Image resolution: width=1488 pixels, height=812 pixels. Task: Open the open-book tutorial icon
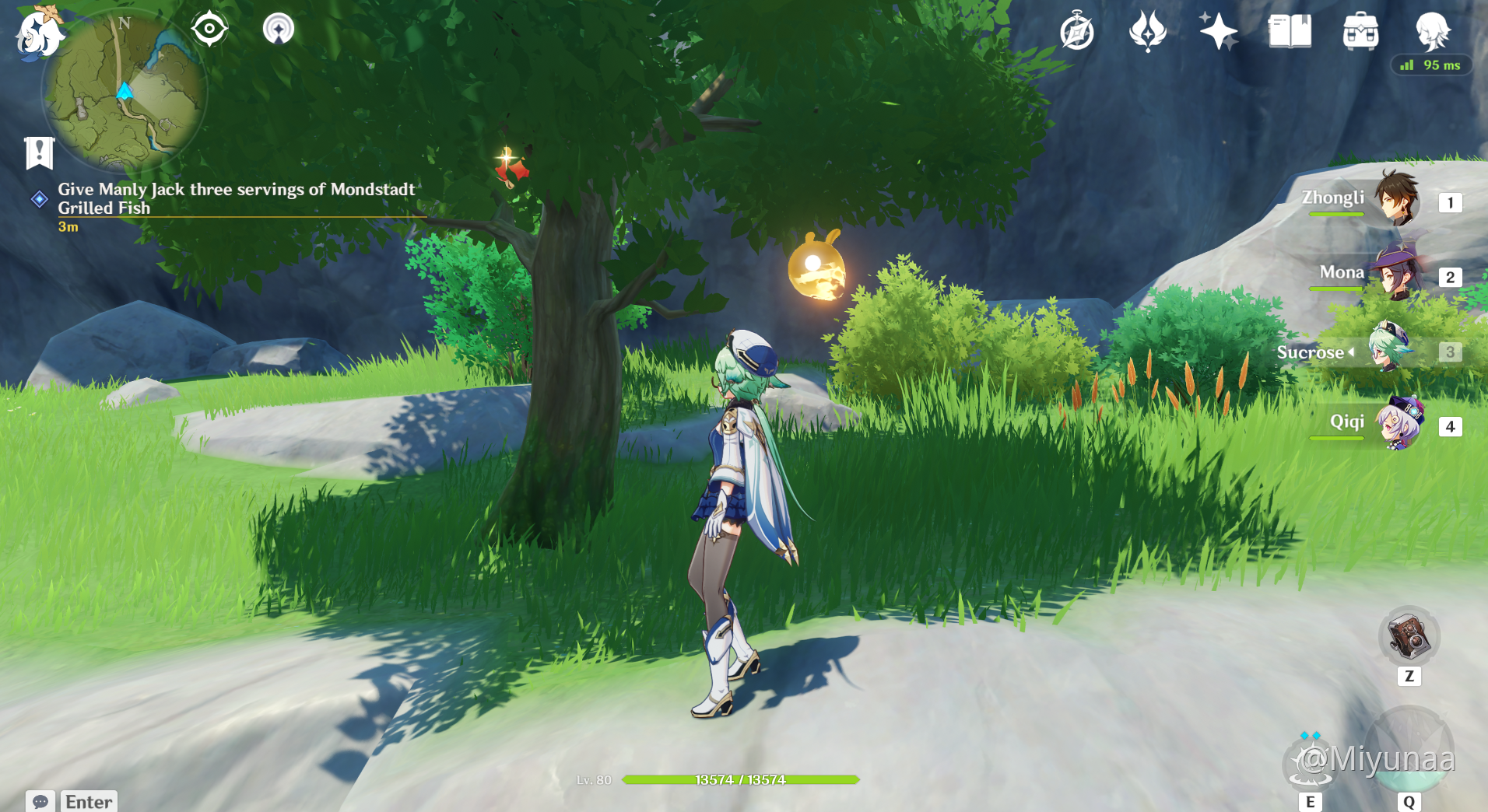point(1290,32)
